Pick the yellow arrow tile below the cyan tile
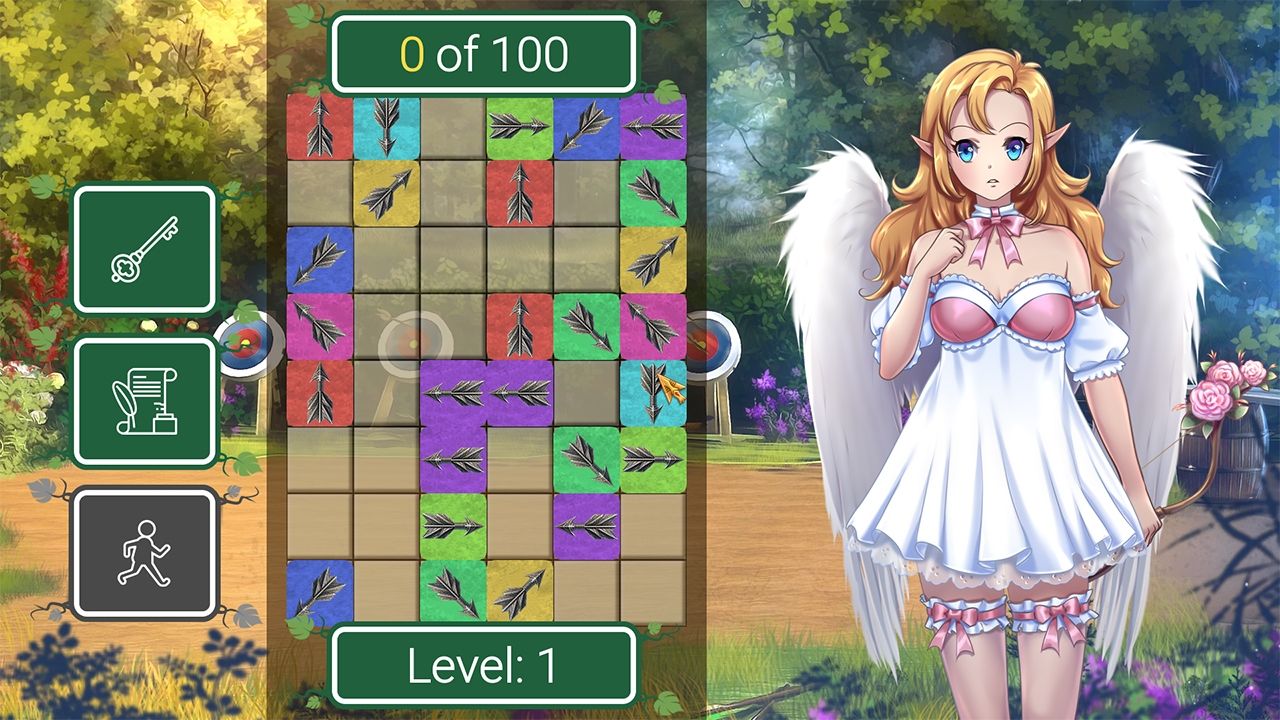 tap(386, 192)
